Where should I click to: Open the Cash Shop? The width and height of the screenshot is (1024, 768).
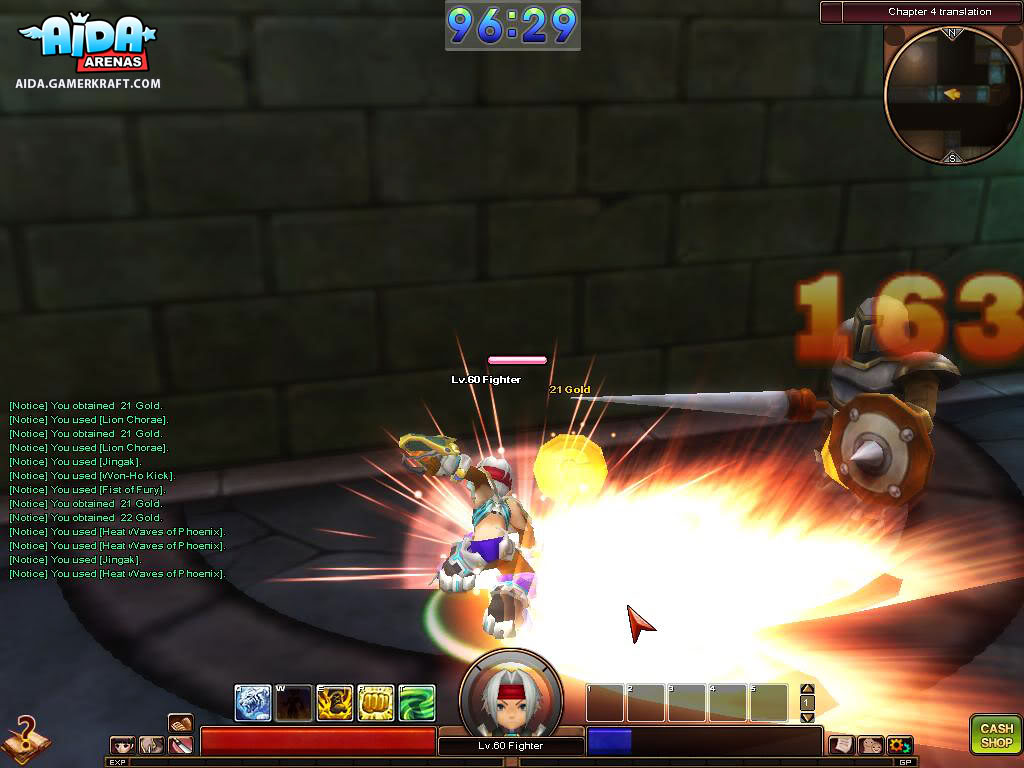click(x=996, y=735)
